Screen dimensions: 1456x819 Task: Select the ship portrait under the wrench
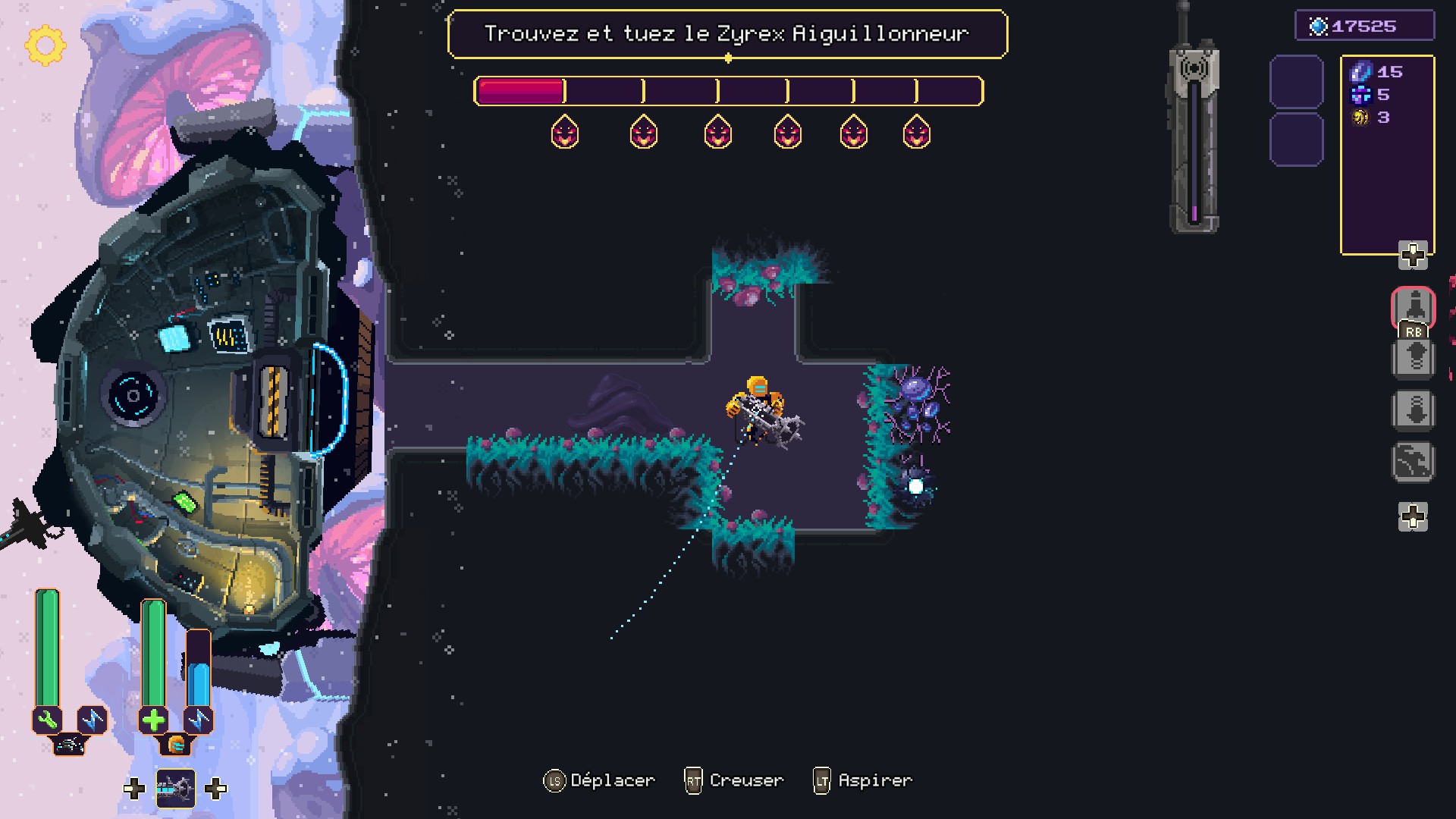pos(70,745)
